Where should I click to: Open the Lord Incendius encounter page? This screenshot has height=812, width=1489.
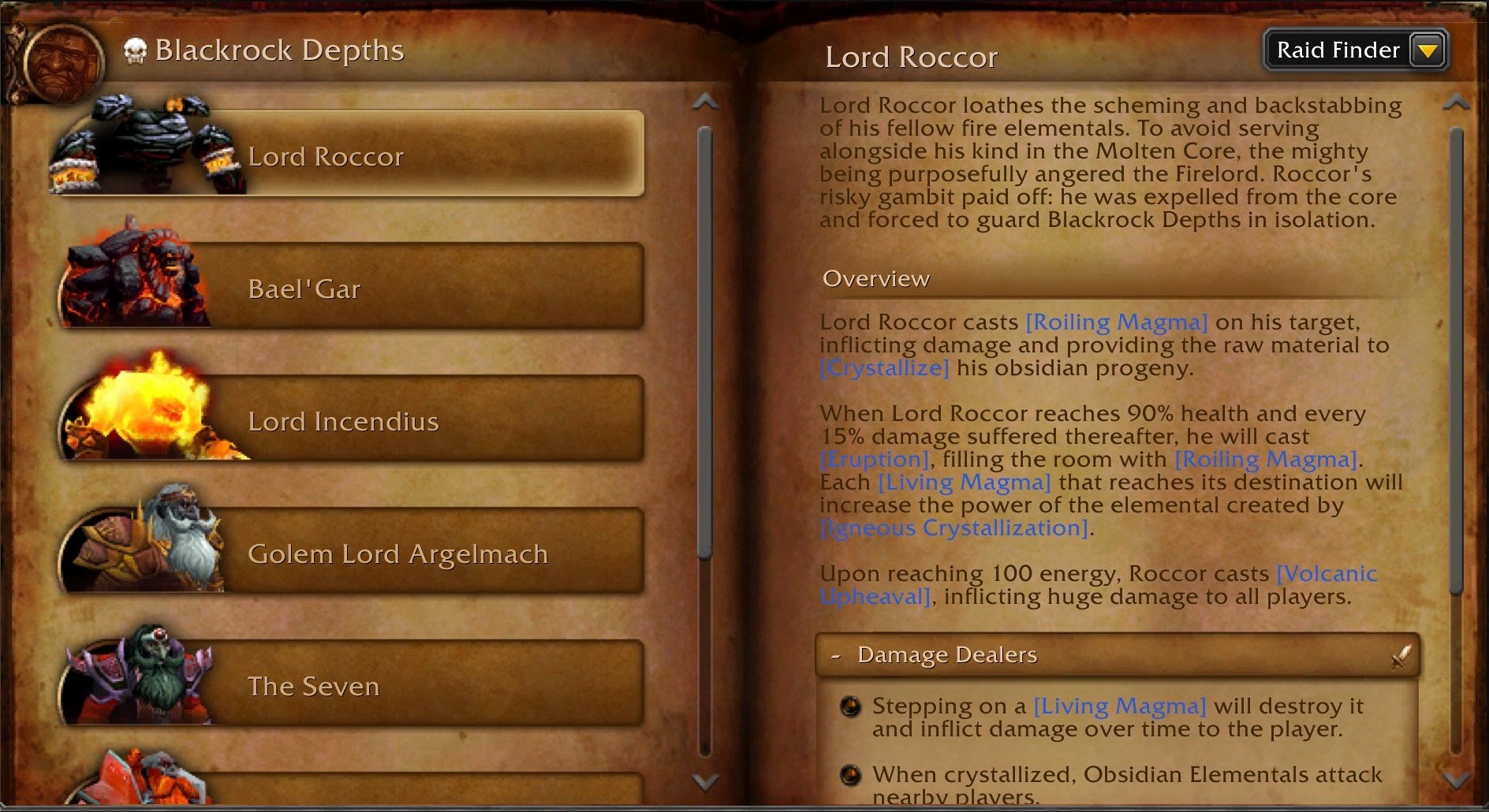click(x=426, y=420)
